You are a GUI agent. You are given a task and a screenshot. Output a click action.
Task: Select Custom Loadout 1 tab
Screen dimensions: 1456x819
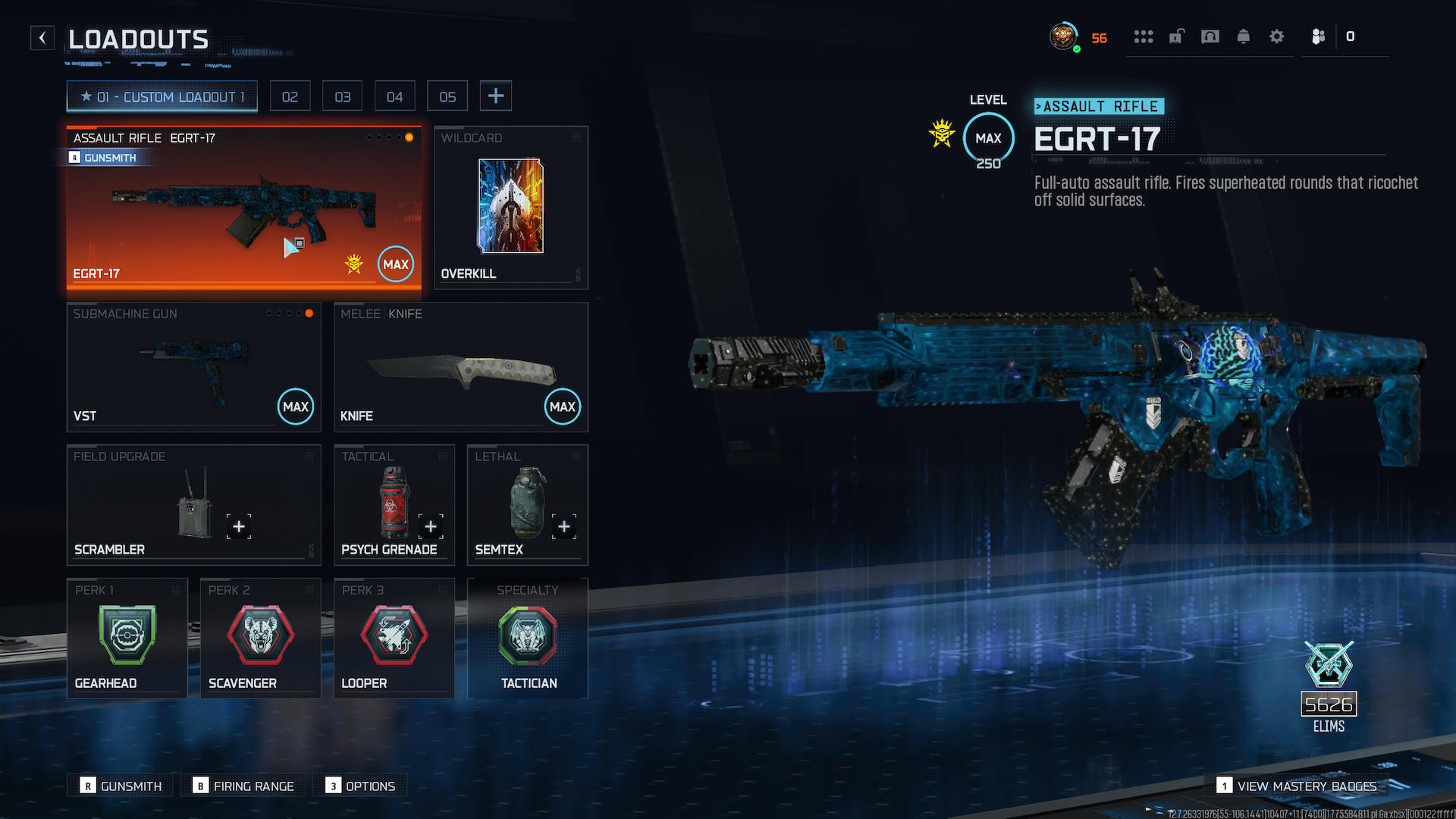tap(162, 97)
